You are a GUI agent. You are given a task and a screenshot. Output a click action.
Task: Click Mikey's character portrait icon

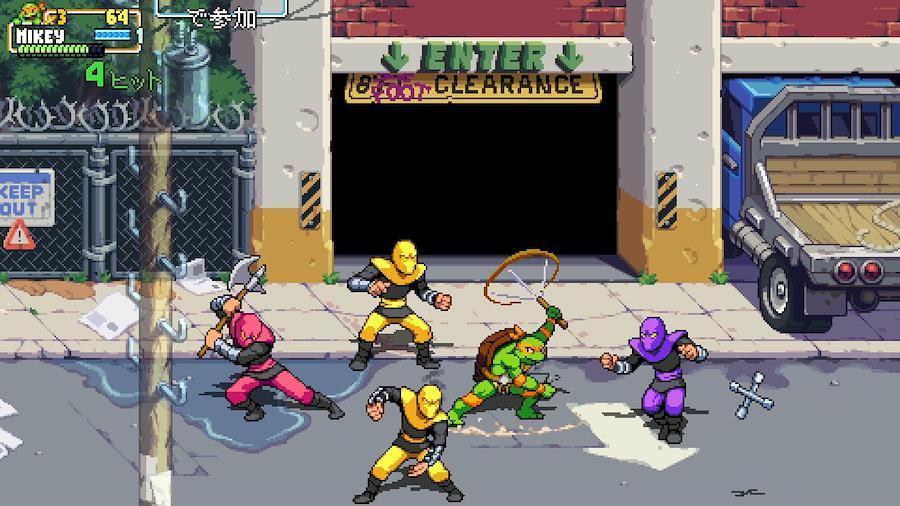point(27,15)
